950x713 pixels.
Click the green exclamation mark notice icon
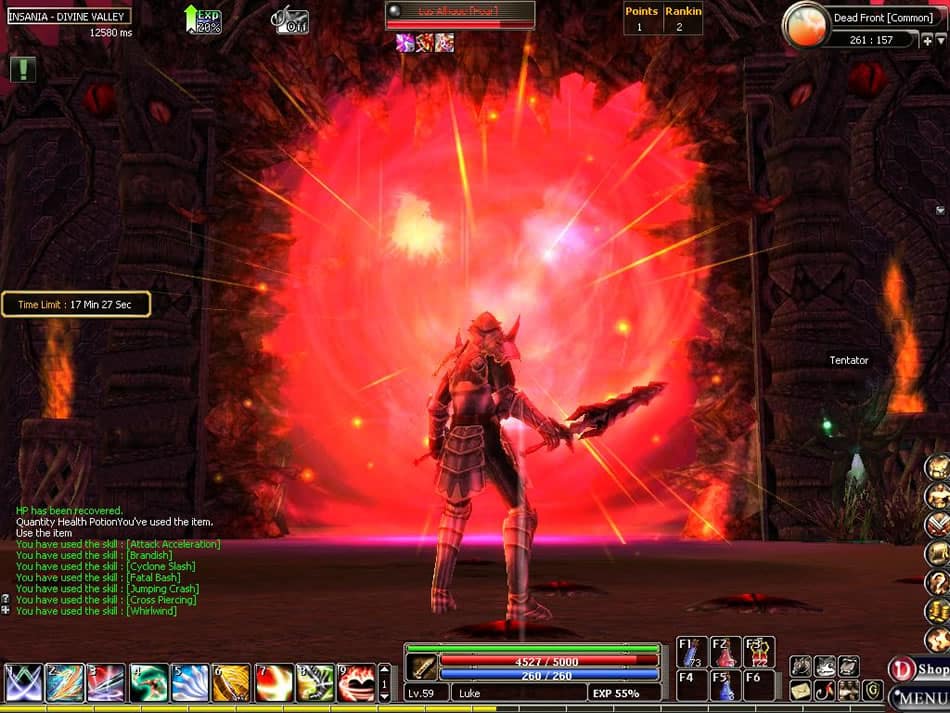click(23, 69)
